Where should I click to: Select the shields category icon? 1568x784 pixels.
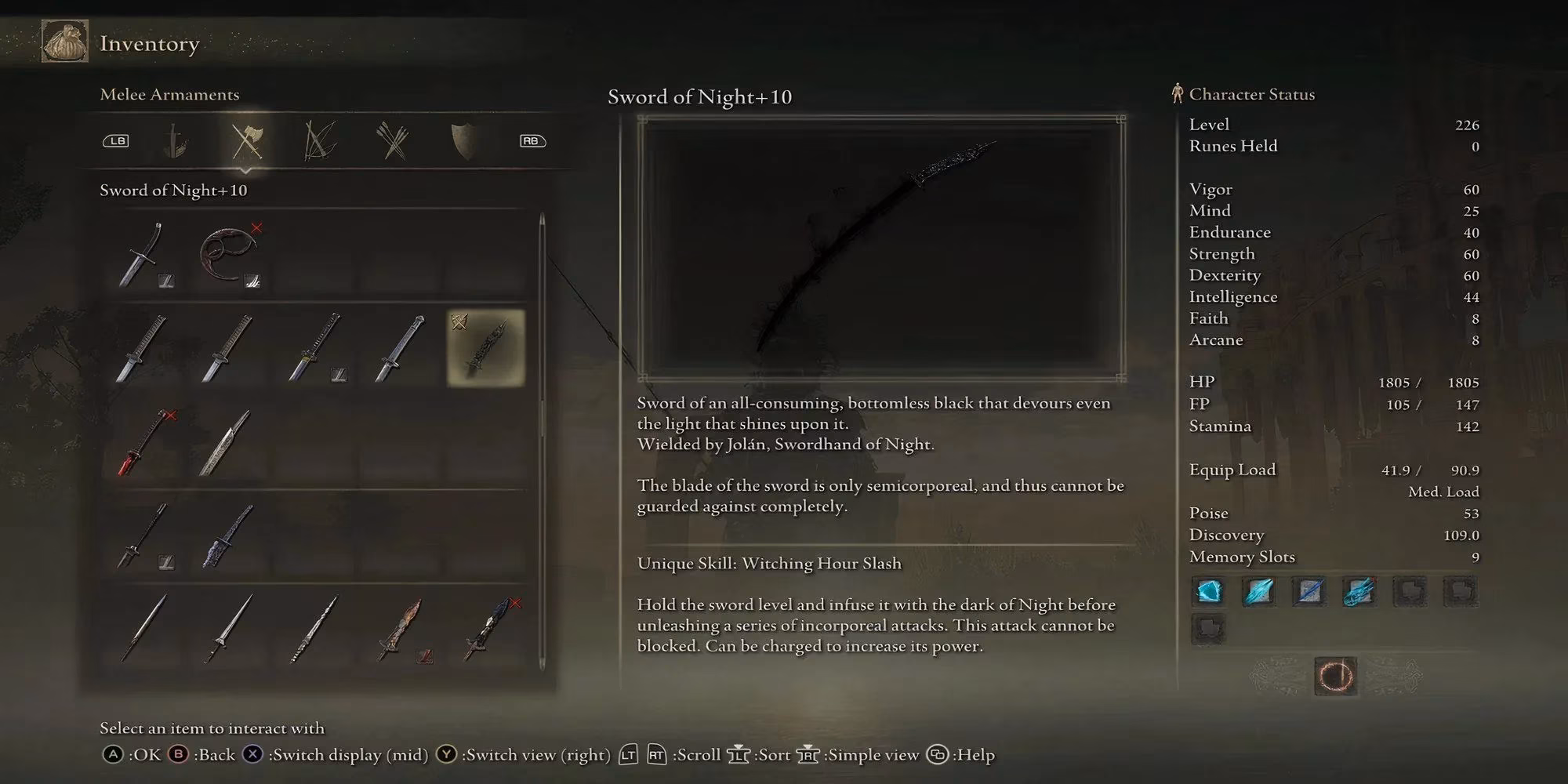[x=463, y=140]
